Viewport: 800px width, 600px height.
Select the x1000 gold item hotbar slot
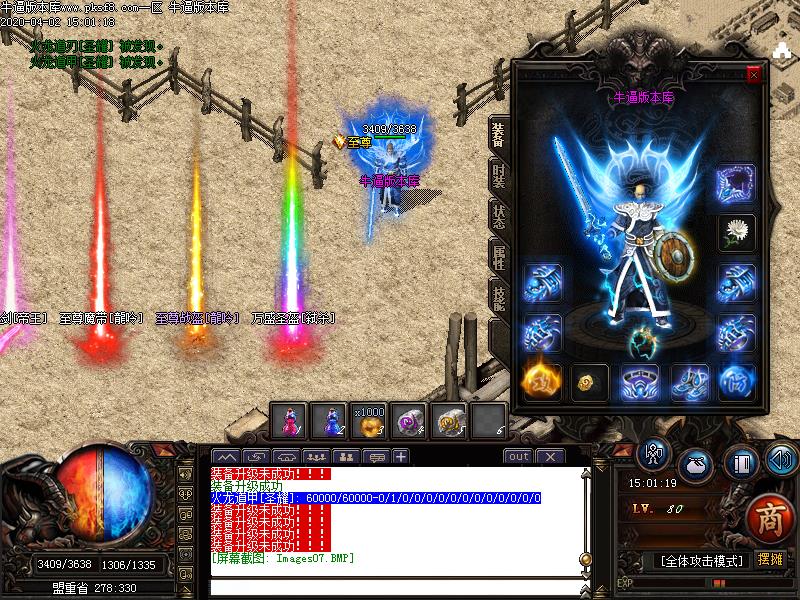tap(369, 421)
